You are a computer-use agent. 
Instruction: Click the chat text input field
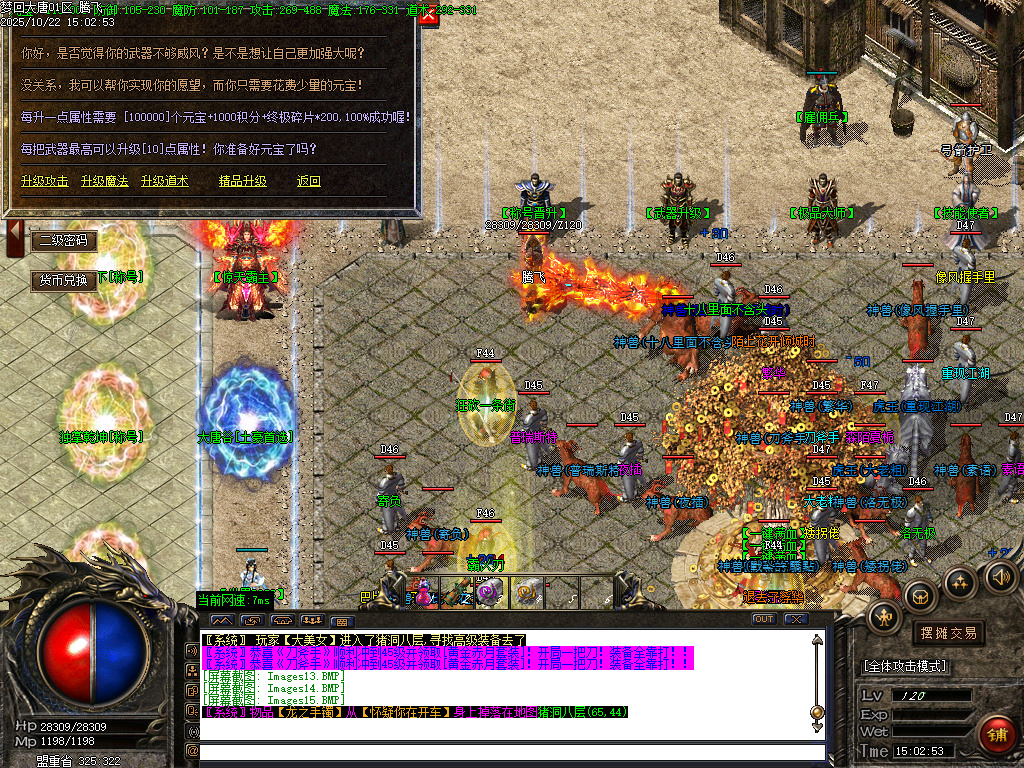click(510, 751)
